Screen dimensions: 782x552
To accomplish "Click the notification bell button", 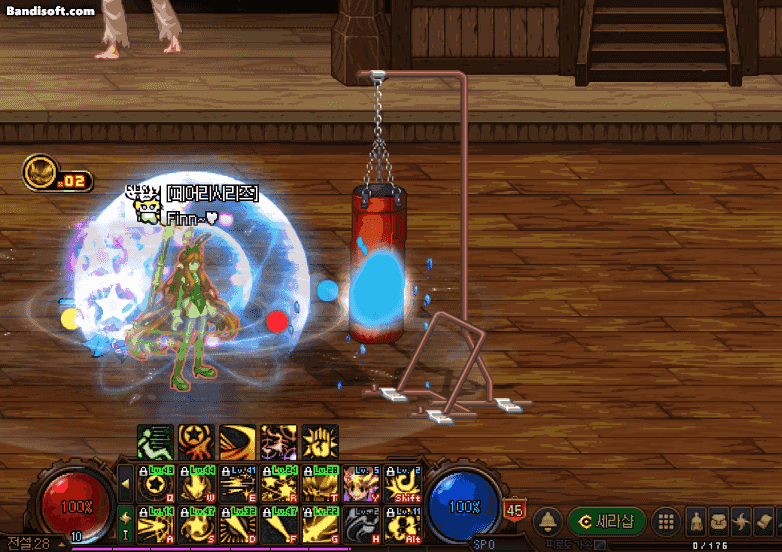I will click(547, 521).
